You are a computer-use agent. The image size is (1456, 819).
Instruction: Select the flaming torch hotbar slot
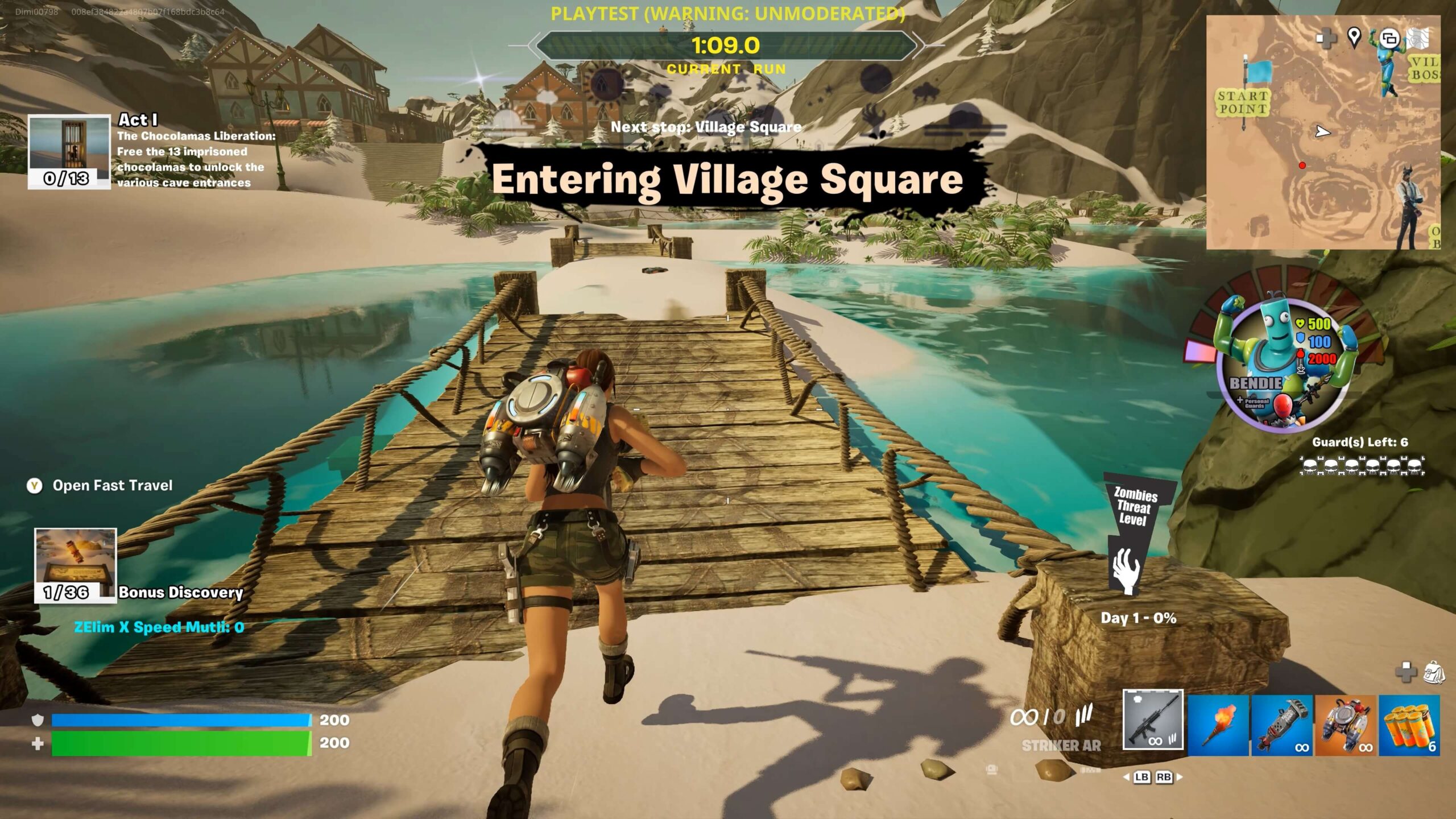click(x=1218, y=725)
